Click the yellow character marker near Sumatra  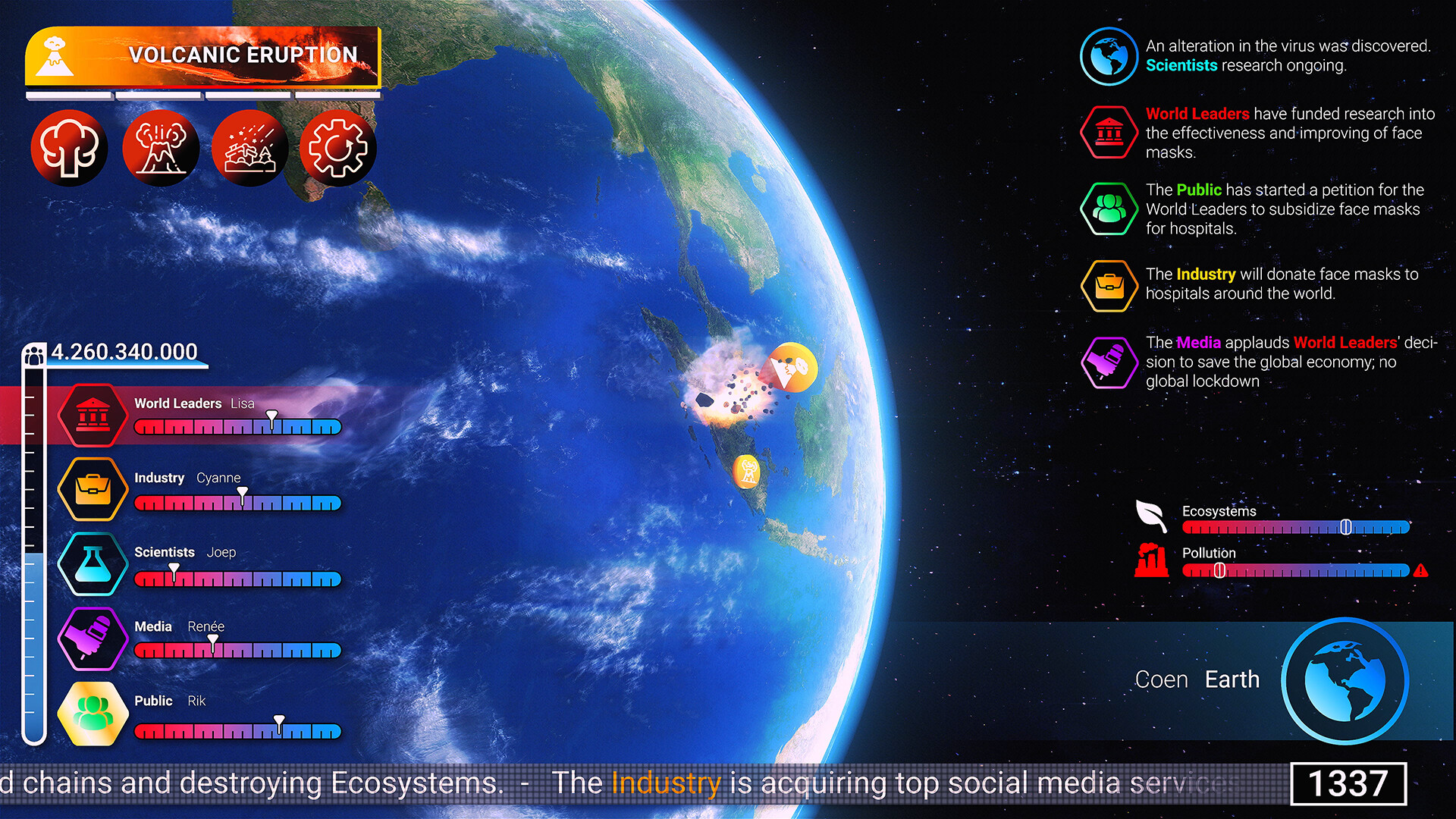(748, 470)
